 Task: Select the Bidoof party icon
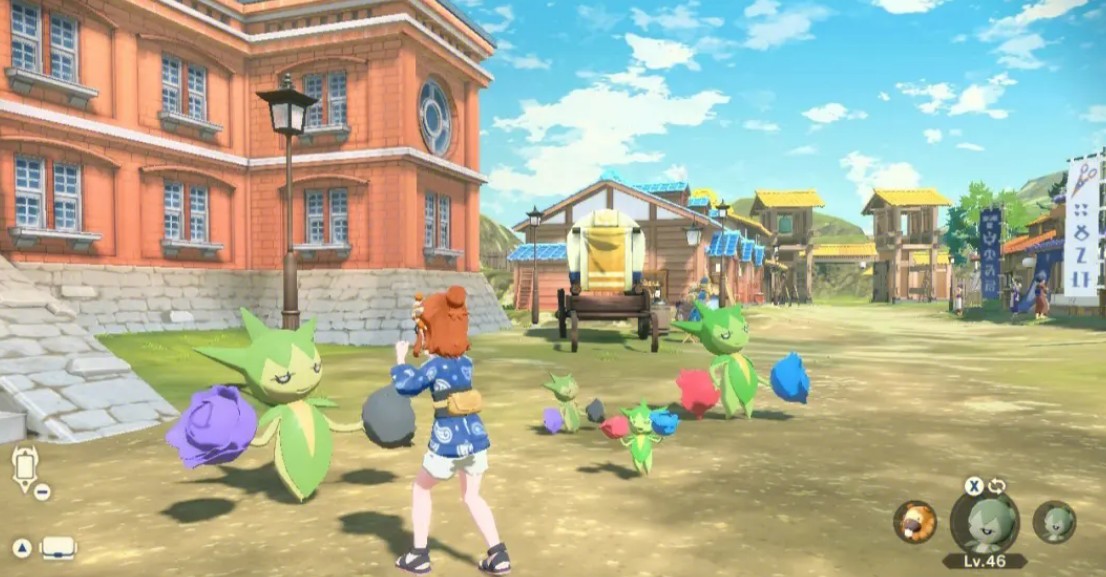click(x=914, y=521)
